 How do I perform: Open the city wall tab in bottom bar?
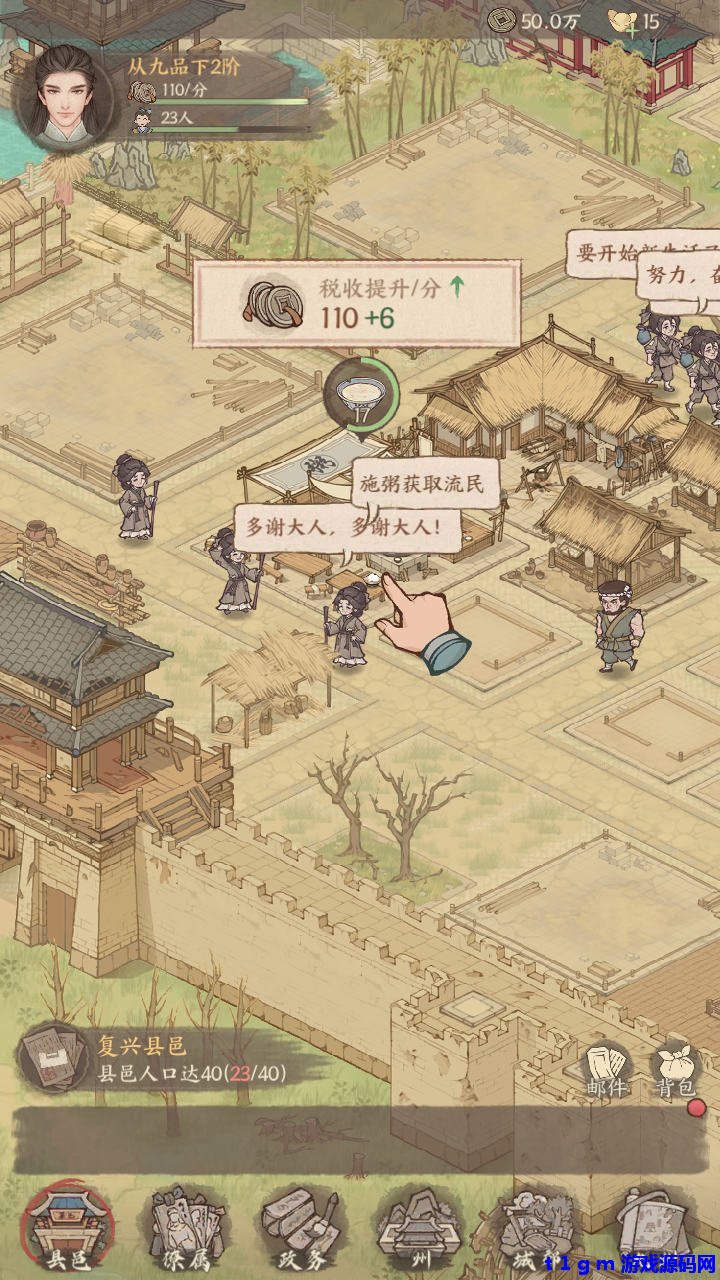(535, 1228)
